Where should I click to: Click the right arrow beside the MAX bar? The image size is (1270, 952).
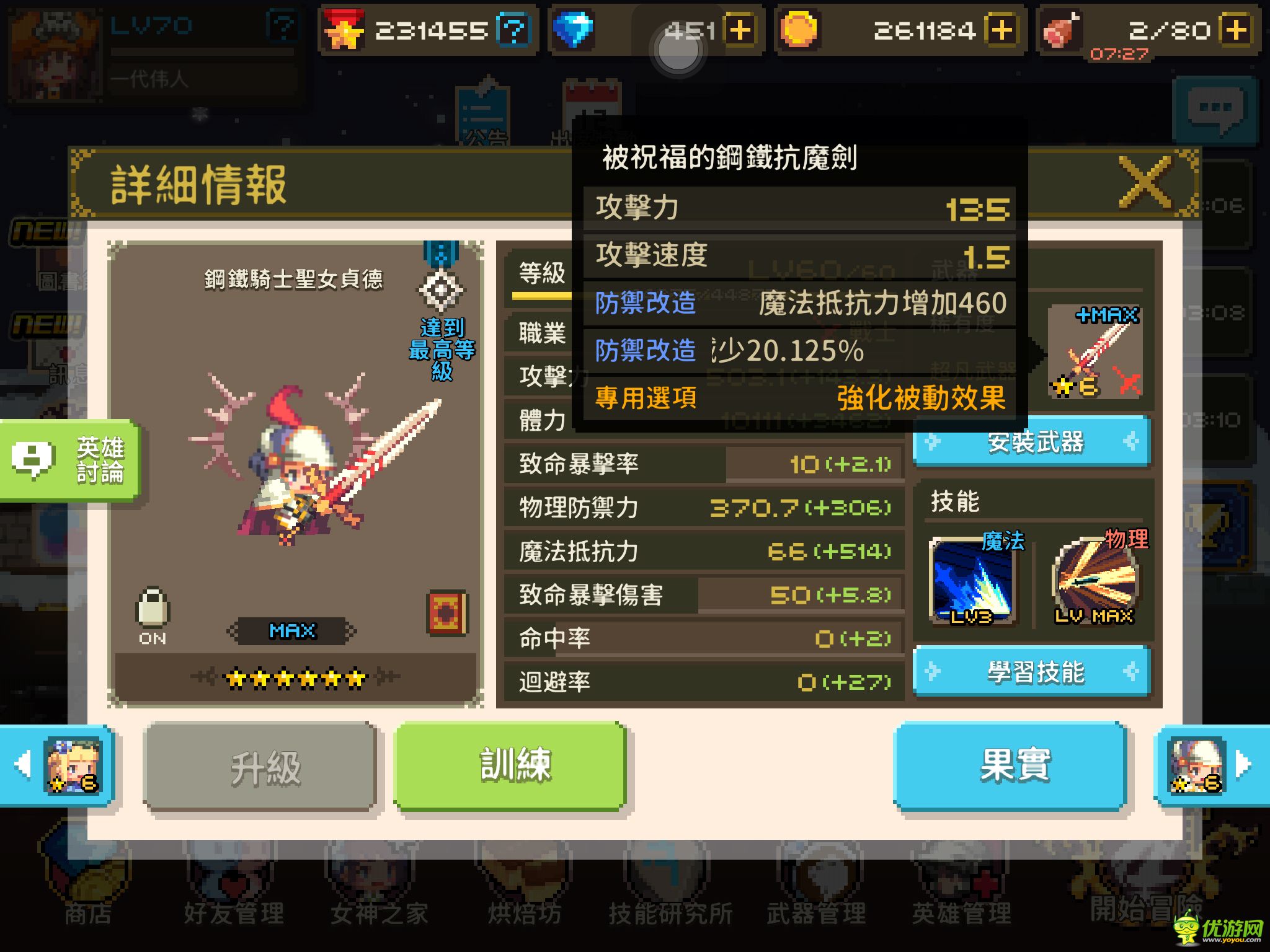353,630
